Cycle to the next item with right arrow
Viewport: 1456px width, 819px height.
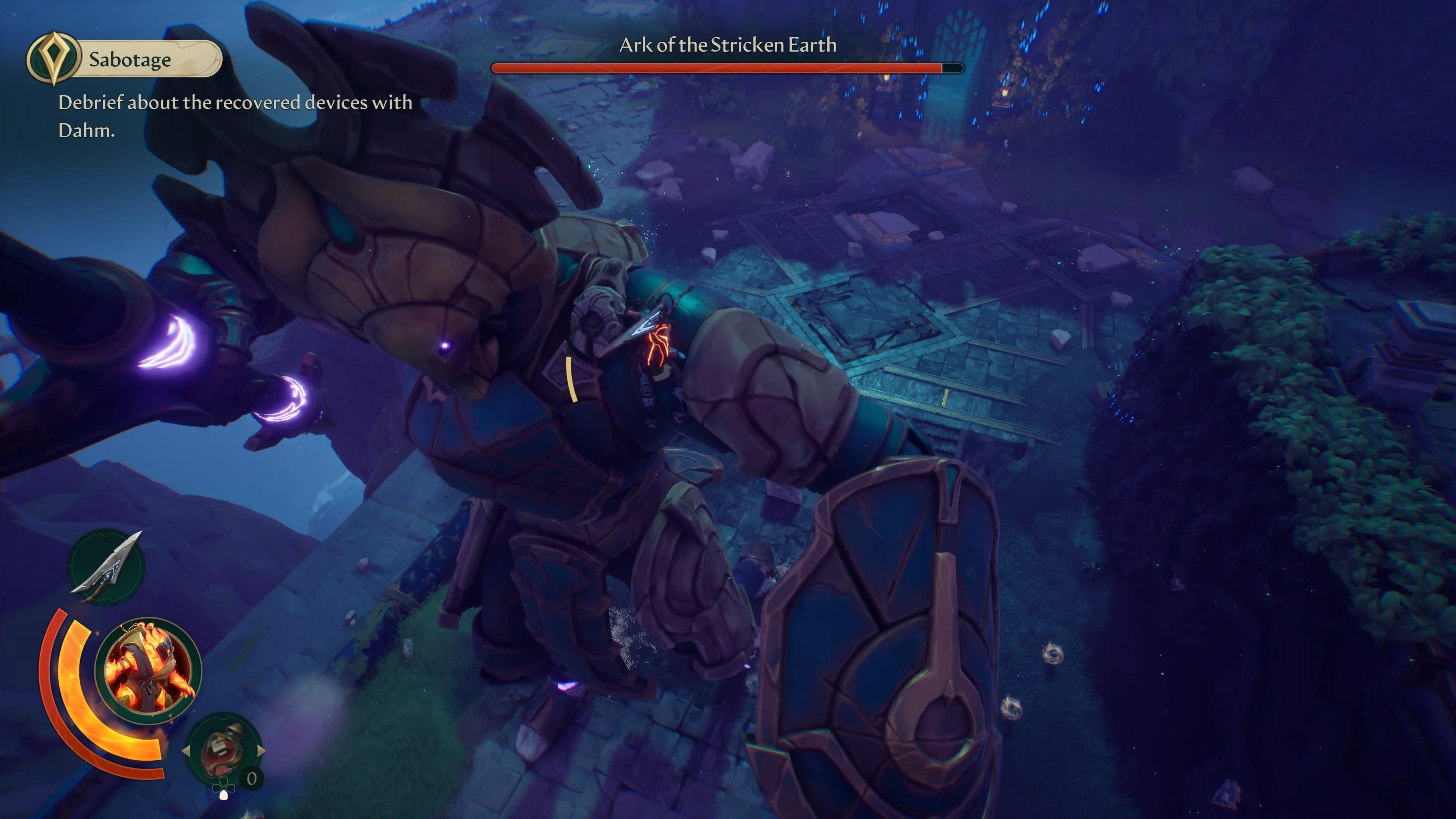pos(261,751)
